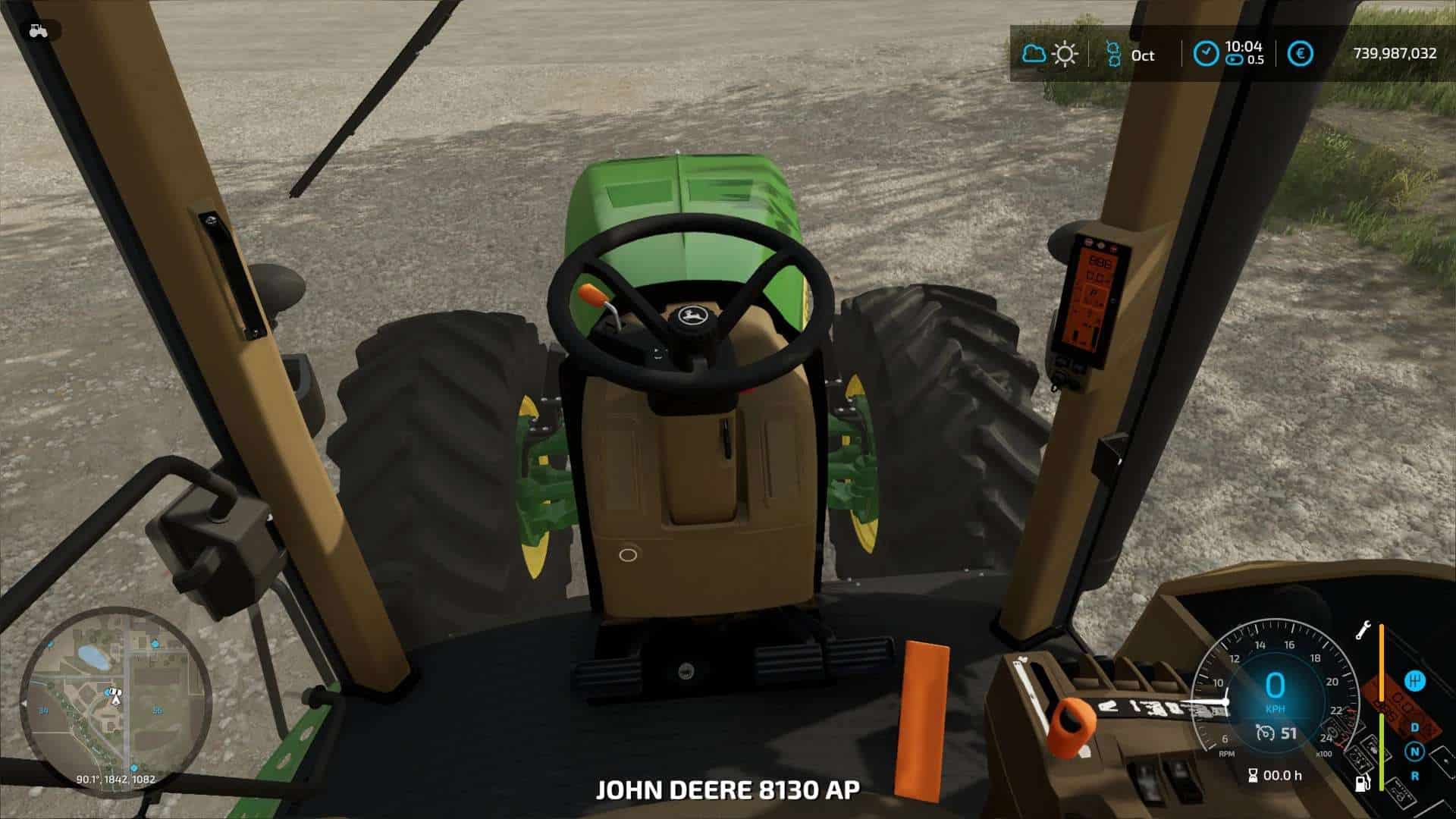
Task: Open the circular minimap
Action: 115,700
